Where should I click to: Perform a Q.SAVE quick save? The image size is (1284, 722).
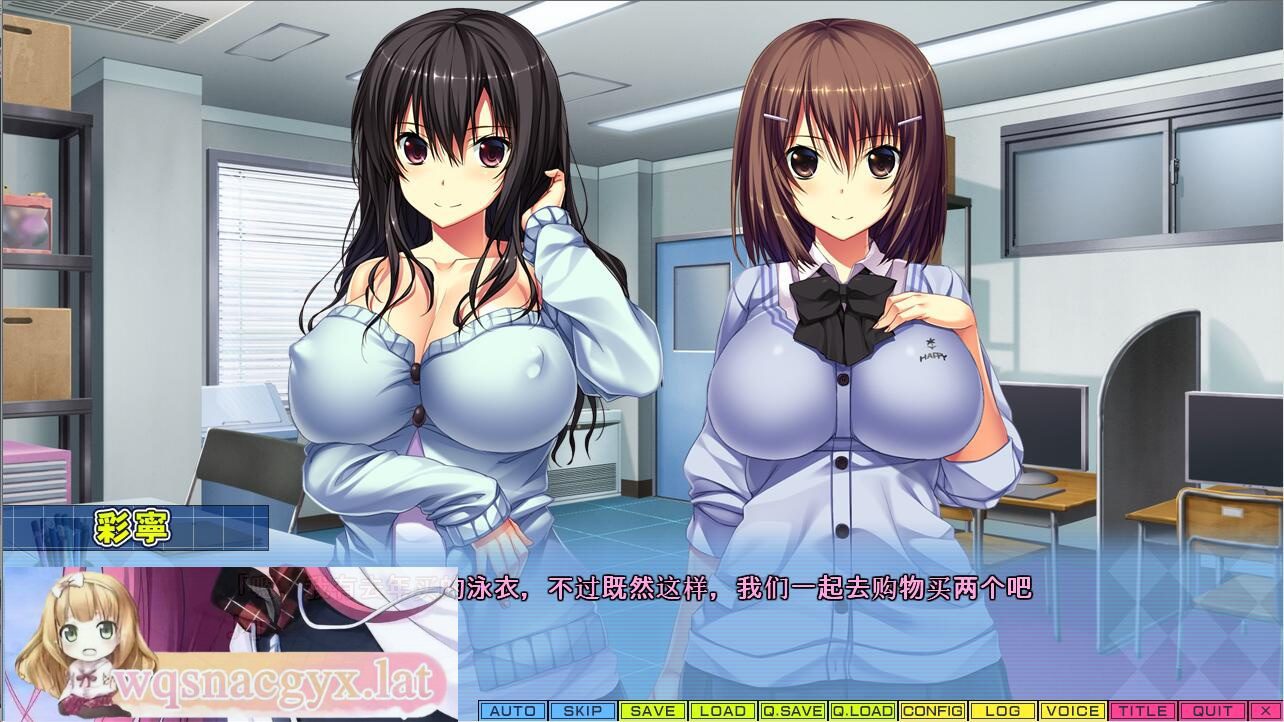[794, 711]
